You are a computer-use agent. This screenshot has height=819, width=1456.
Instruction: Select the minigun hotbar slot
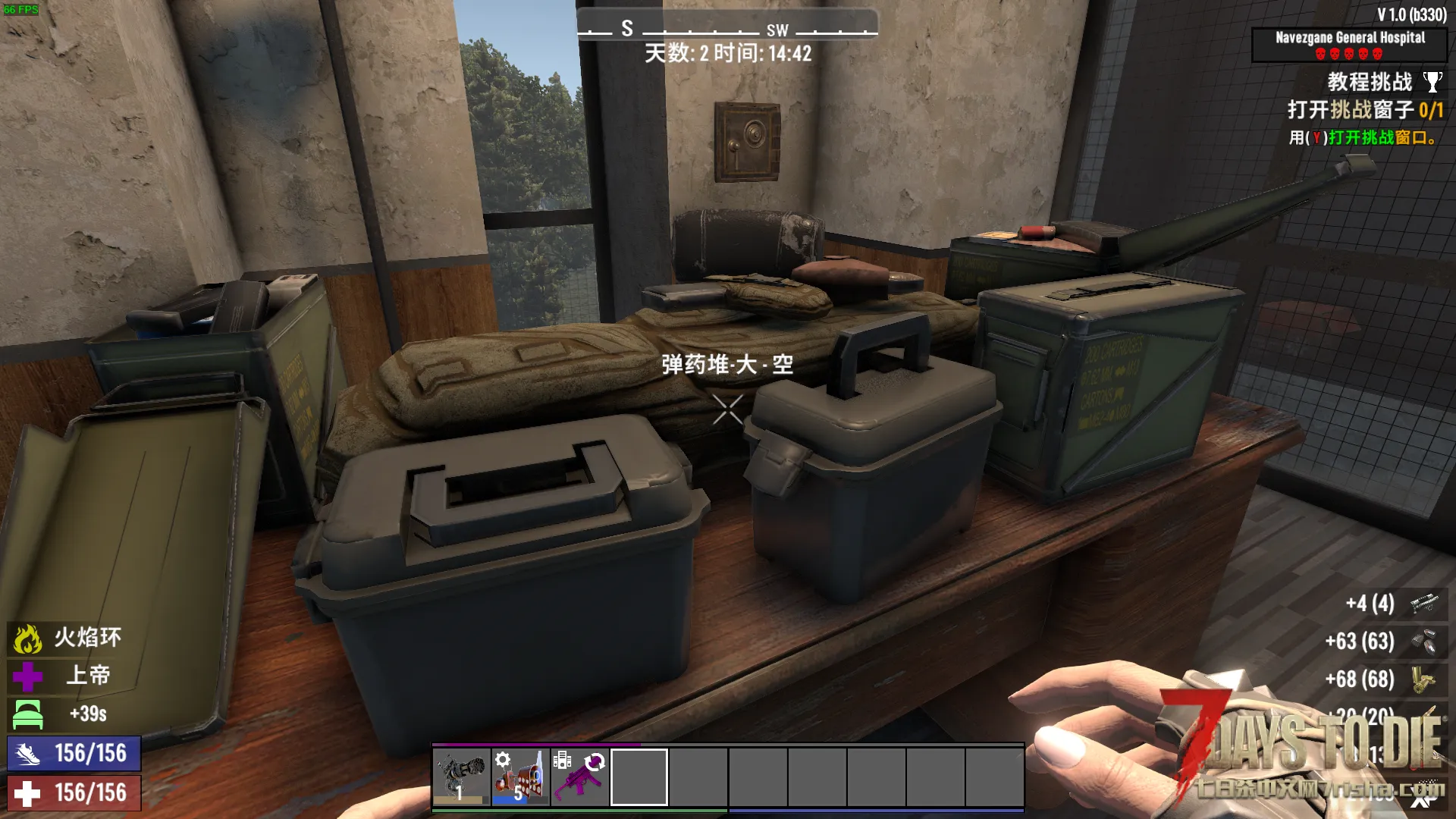461,777
